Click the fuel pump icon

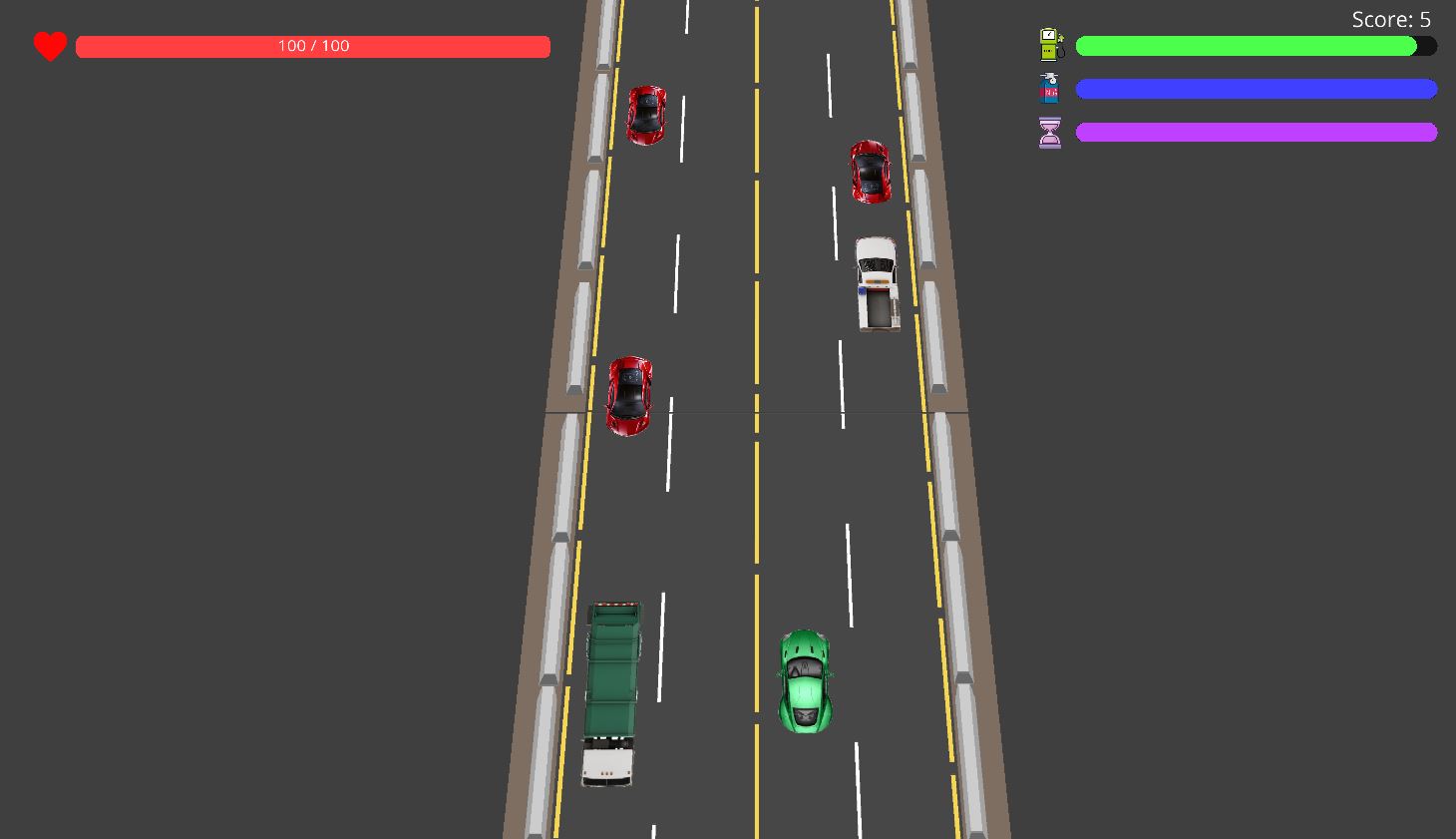click(1049, 44)
